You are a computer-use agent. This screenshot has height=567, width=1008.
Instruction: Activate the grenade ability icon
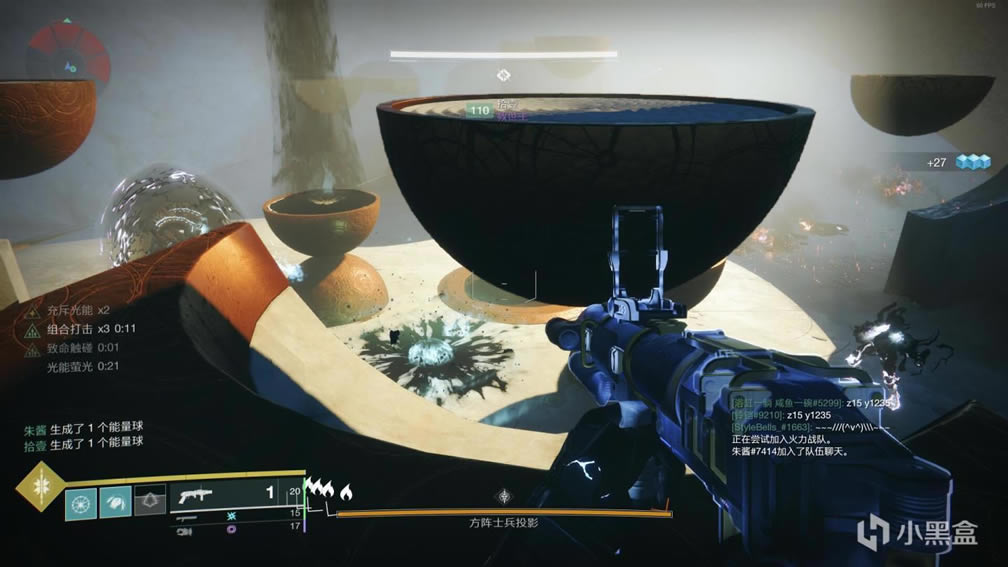point(81,500)
